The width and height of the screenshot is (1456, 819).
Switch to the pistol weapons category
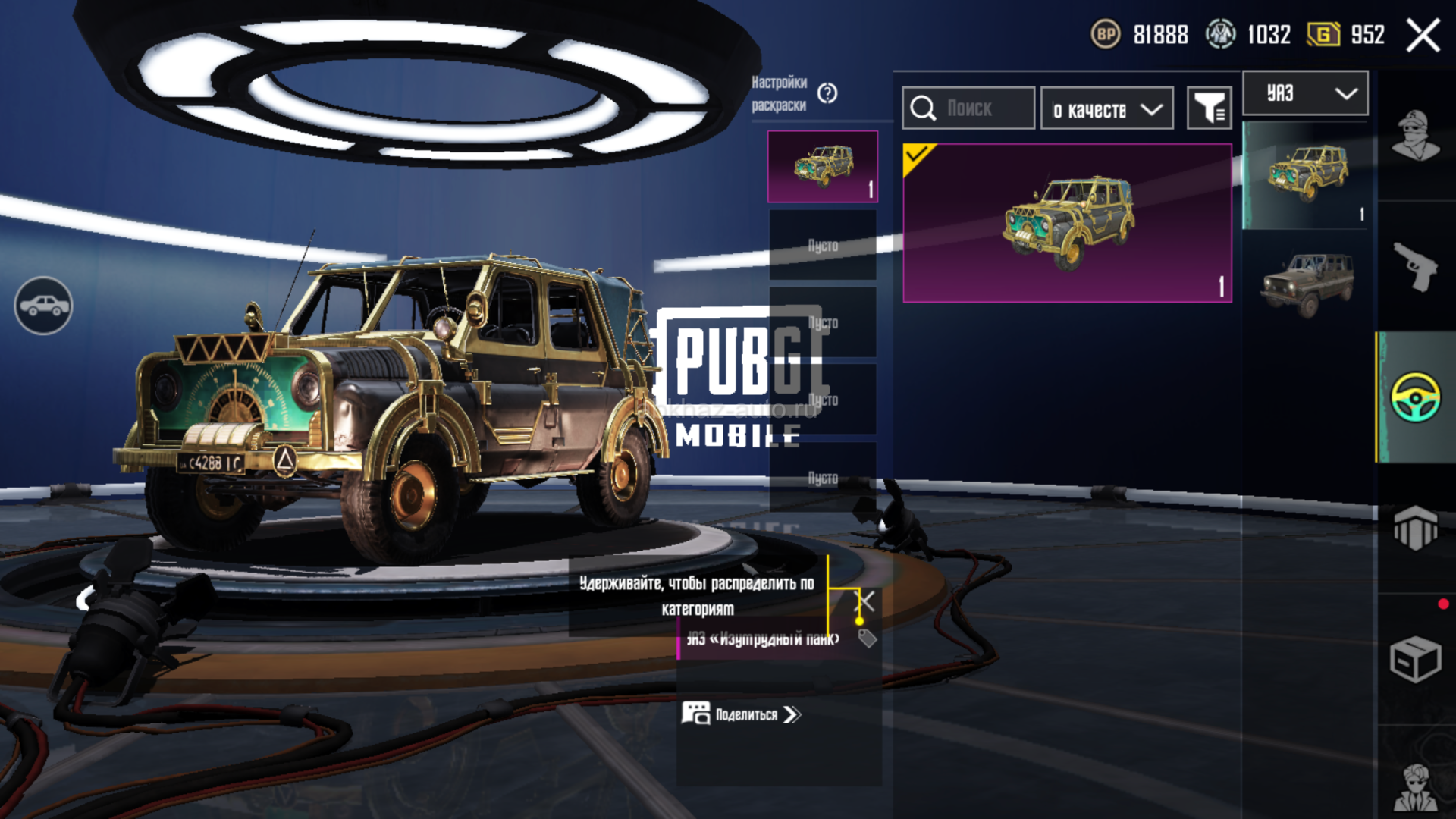(1415, 266)
